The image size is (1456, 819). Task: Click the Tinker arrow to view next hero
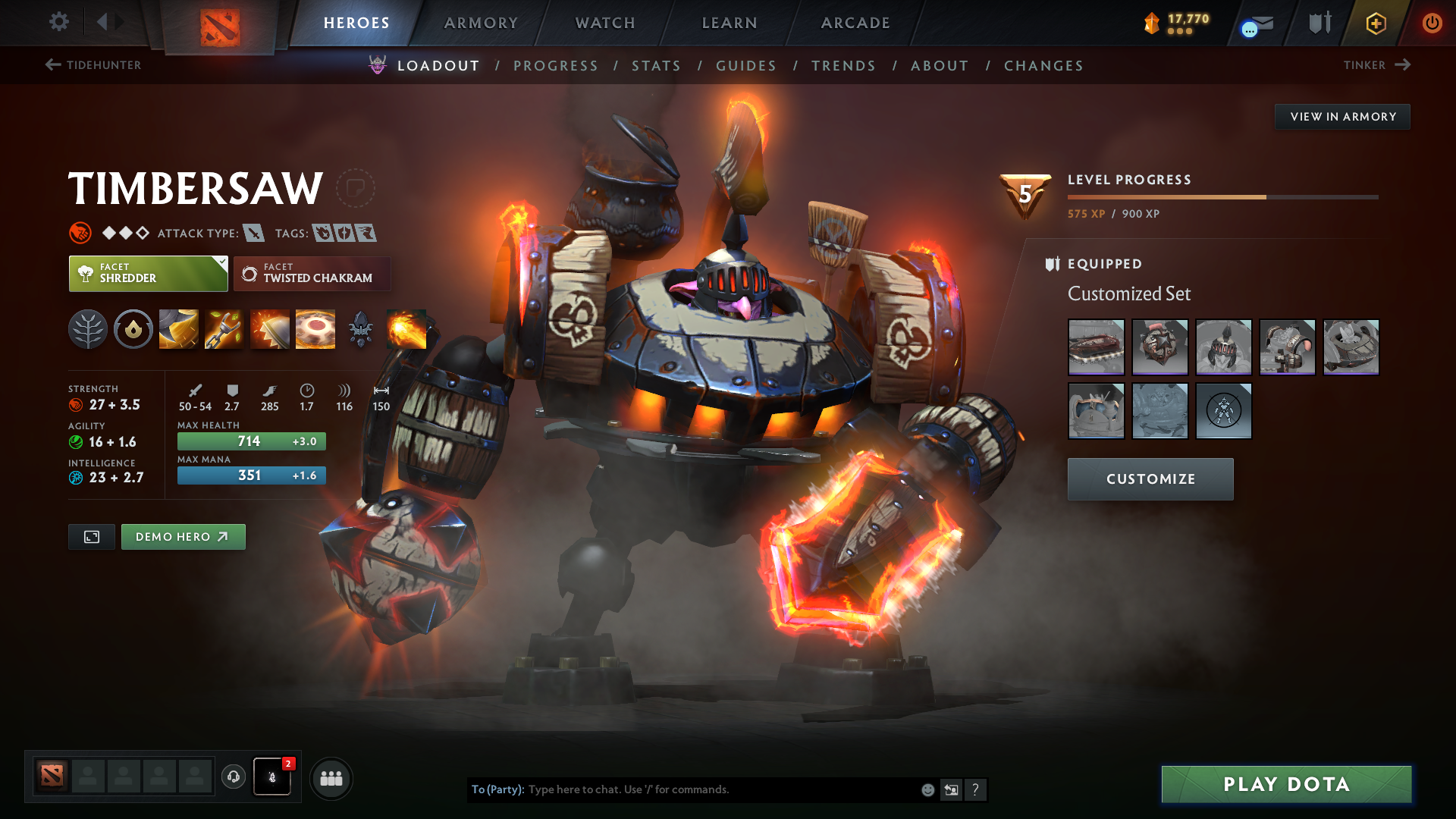coord(1401,65)
